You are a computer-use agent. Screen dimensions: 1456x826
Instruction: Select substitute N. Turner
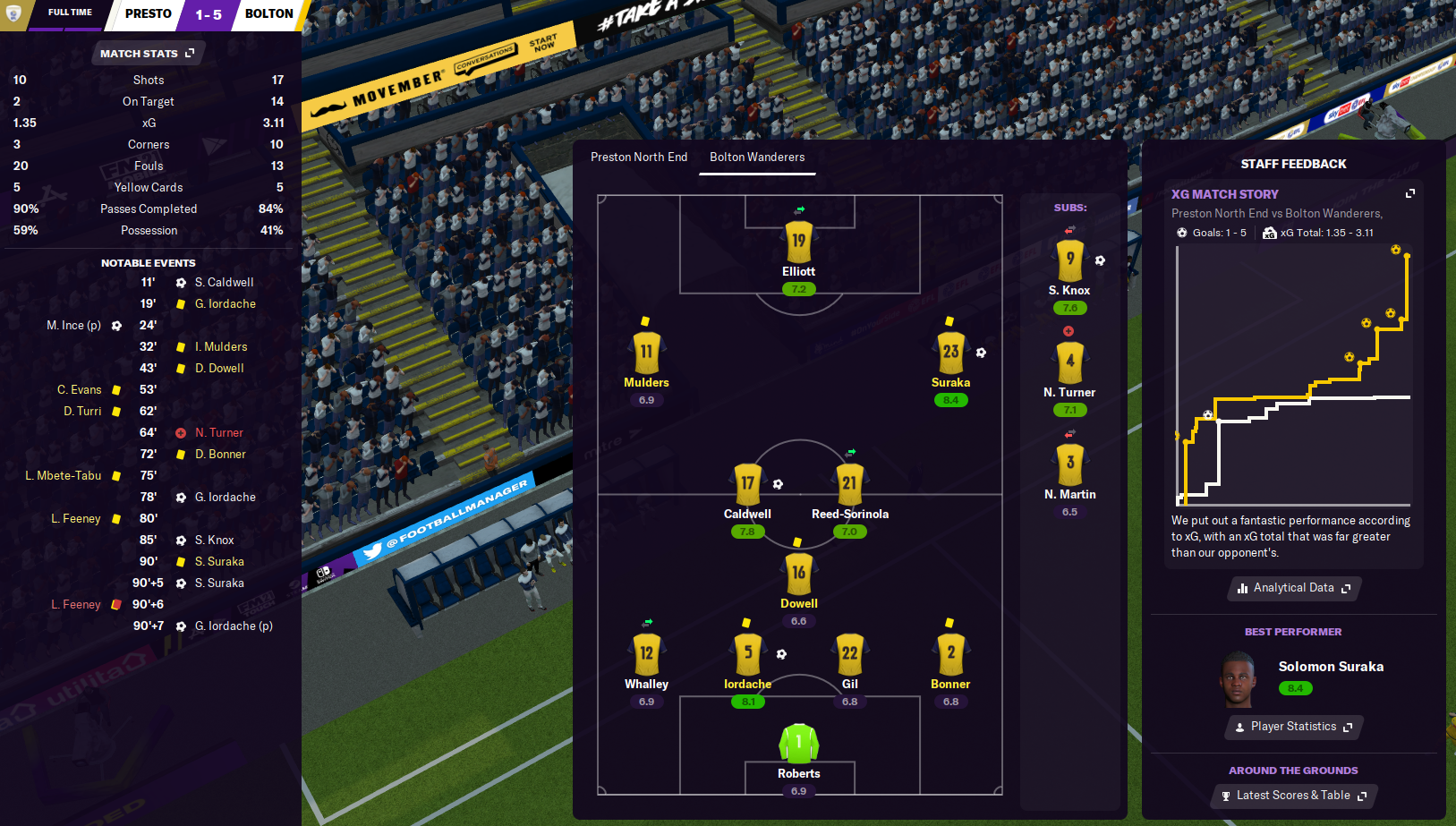[x=1069, y=362]
